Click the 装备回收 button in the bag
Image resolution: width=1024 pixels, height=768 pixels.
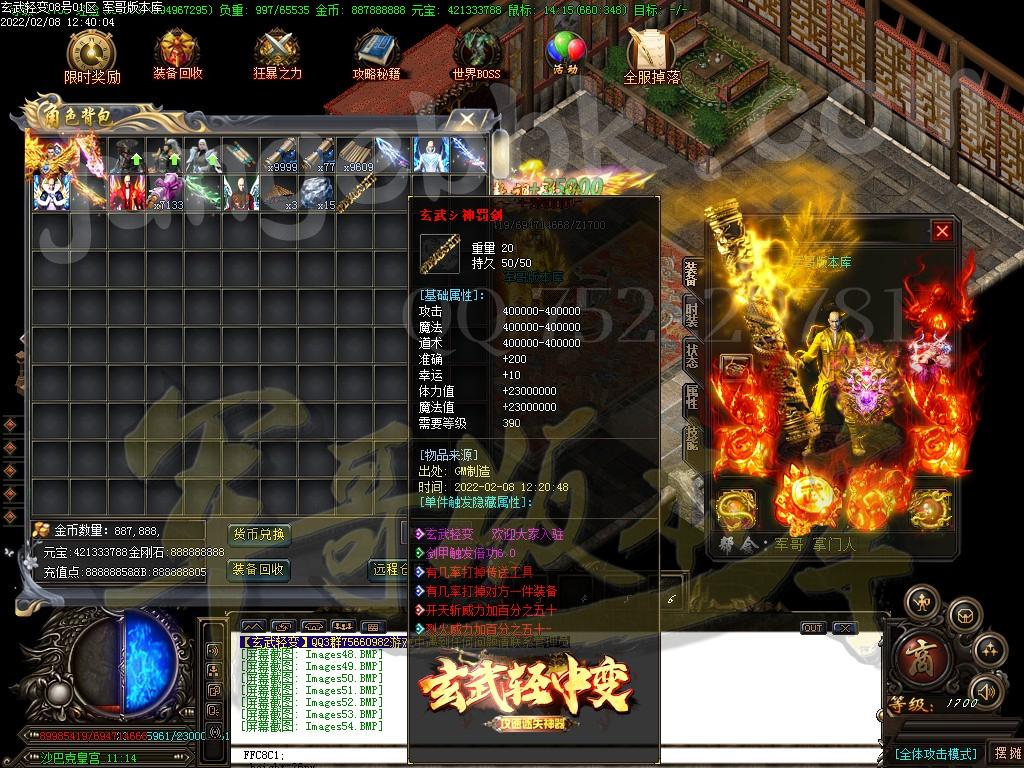pos(259,570)
